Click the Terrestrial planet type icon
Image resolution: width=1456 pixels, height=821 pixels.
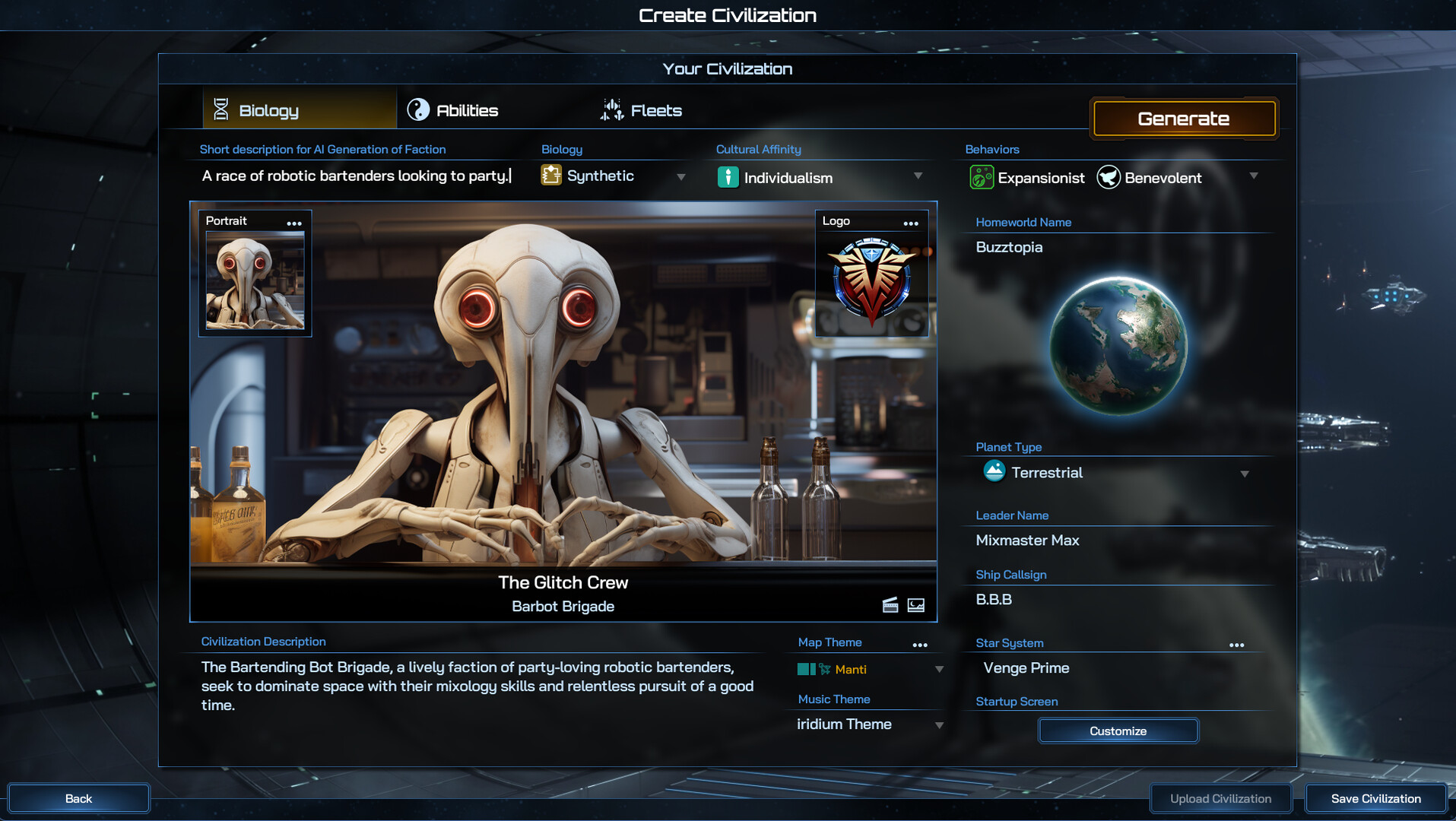pyautogui.click(x=994, y=472)
